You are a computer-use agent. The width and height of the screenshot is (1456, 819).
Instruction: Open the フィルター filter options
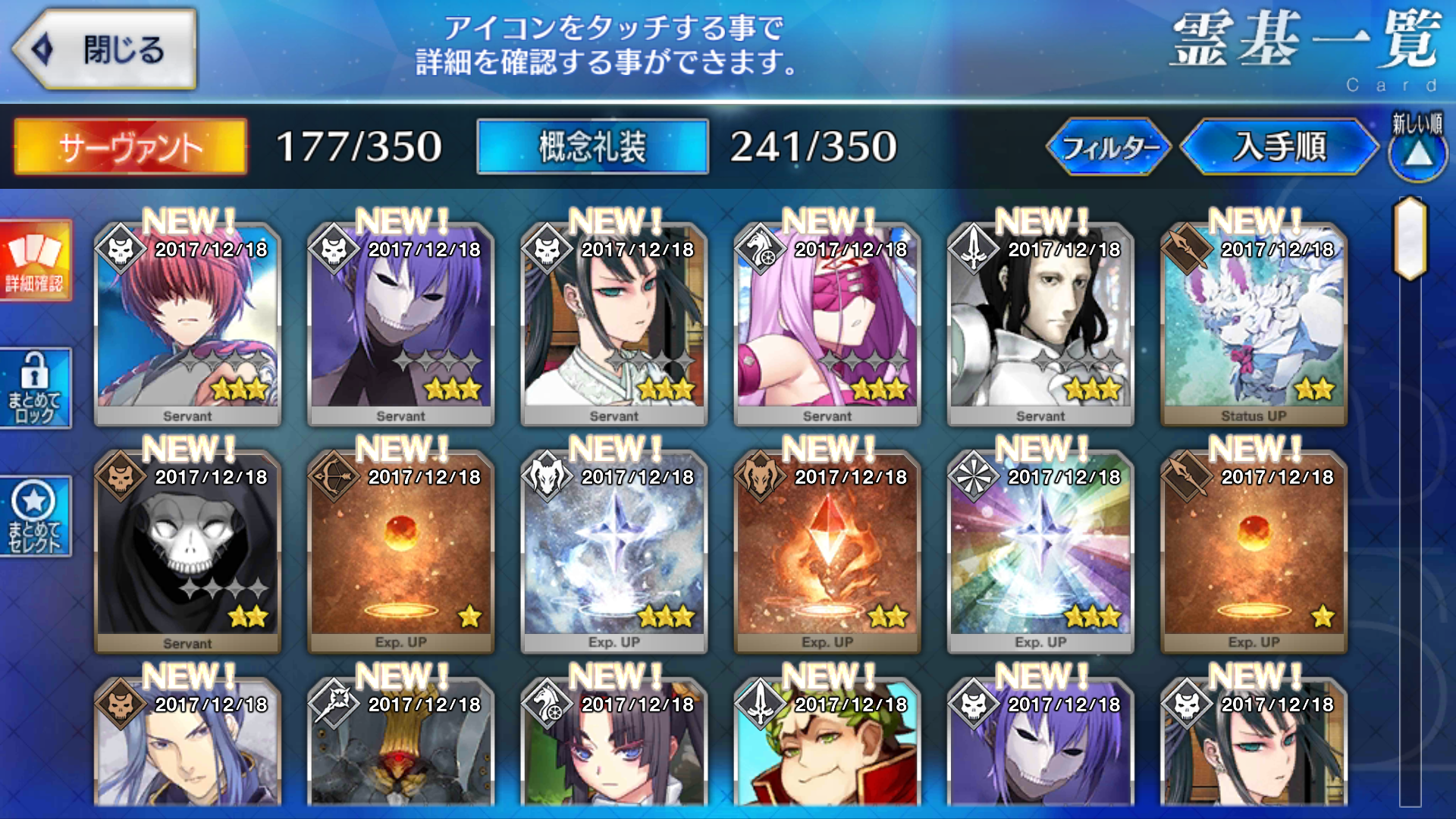[x=1108, y=146]
